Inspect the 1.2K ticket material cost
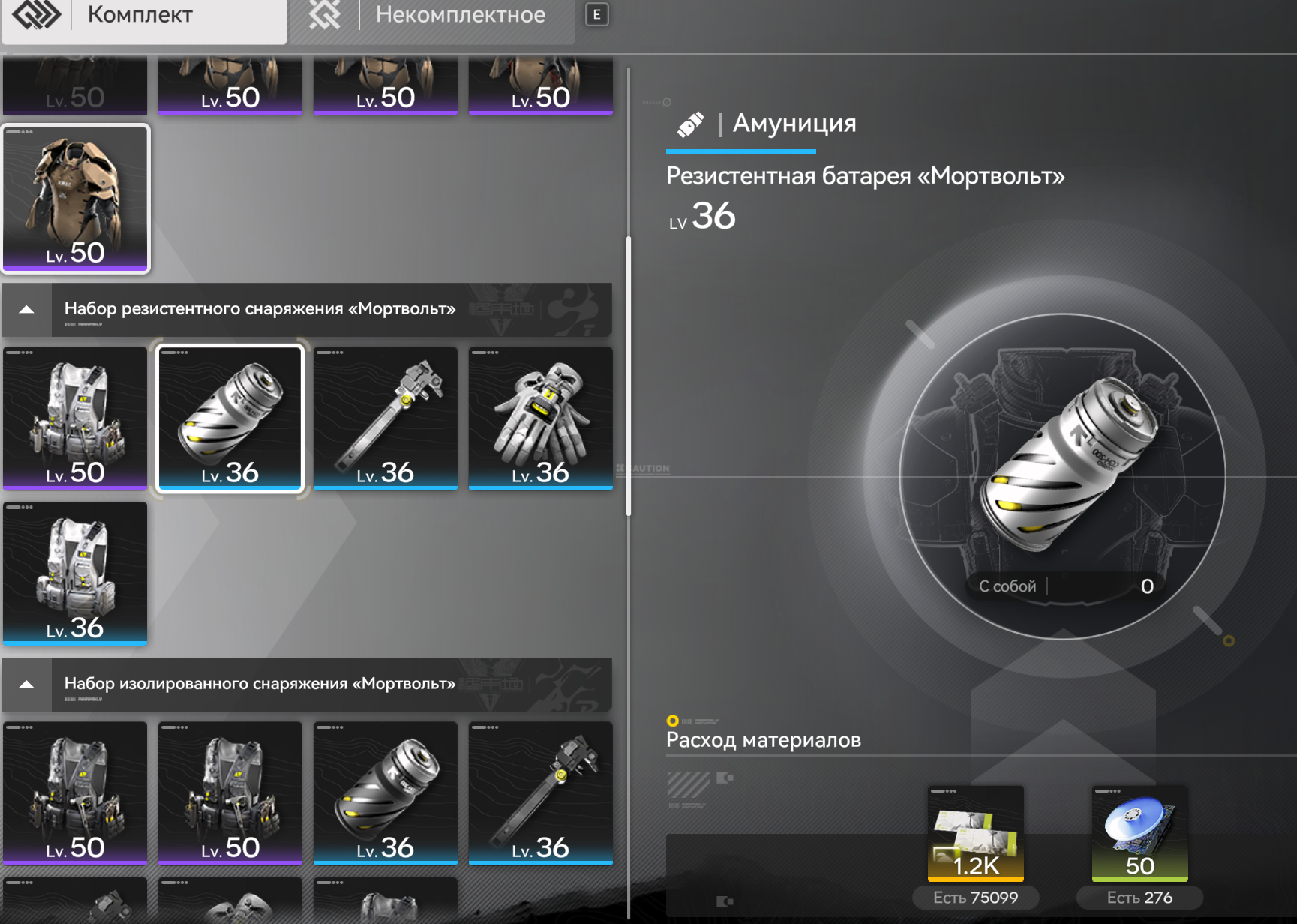The width and height of the screenshot is (1297, 924). (x=975, y=833)
